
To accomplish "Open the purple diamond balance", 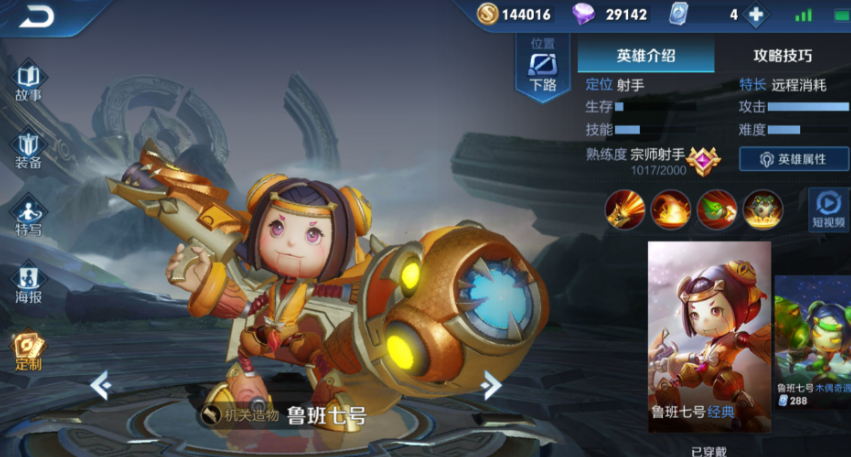I will (611, 15).
